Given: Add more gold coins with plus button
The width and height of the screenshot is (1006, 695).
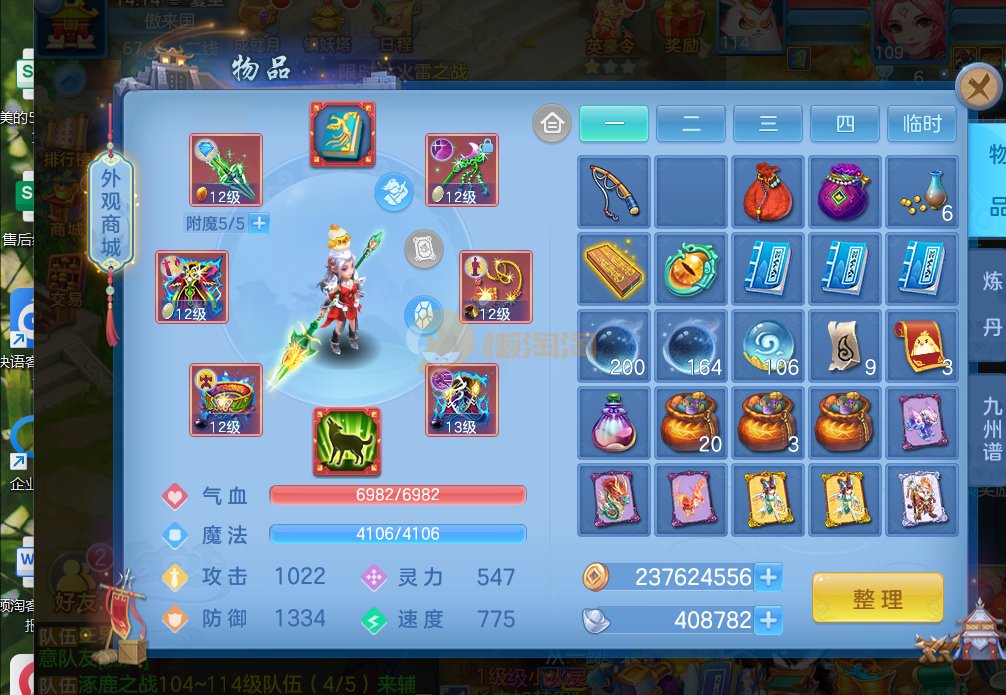Looking at the screenshot, I should (768, 577).
